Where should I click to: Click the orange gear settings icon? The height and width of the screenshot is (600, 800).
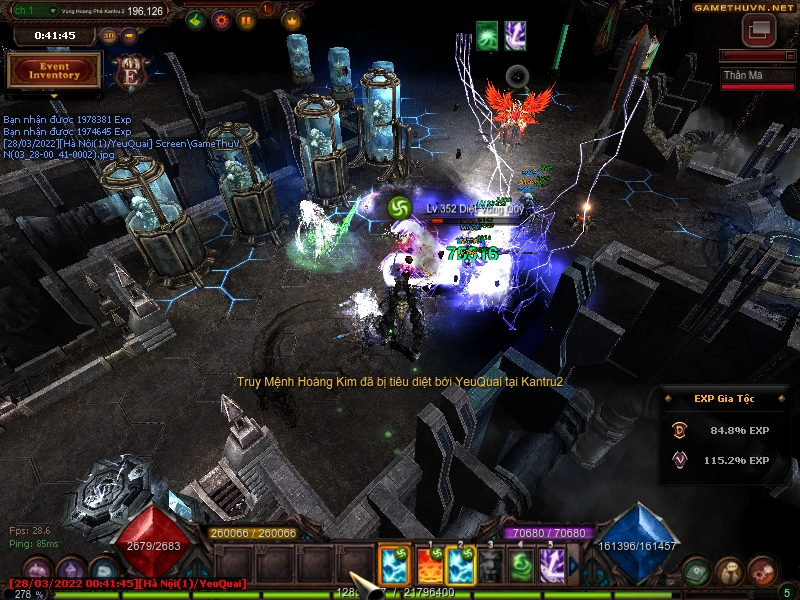coord(221,19)
